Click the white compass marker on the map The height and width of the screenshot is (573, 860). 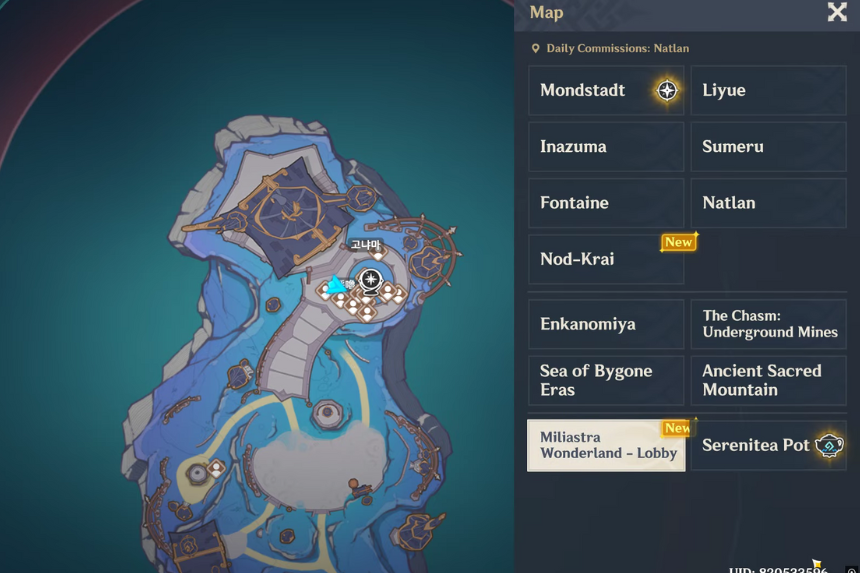372,278
